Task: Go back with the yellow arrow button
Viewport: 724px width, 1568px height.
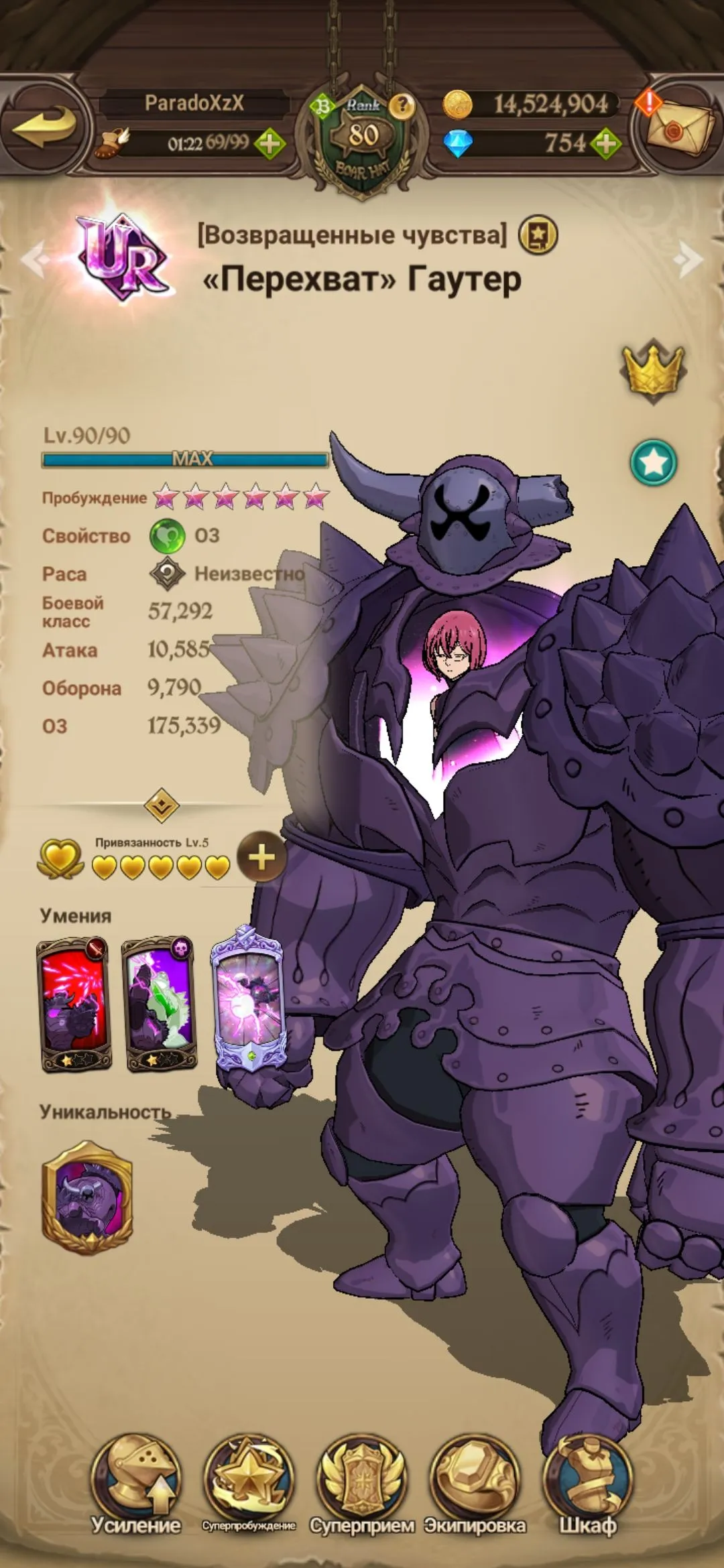Action: [x=44, y=126]
